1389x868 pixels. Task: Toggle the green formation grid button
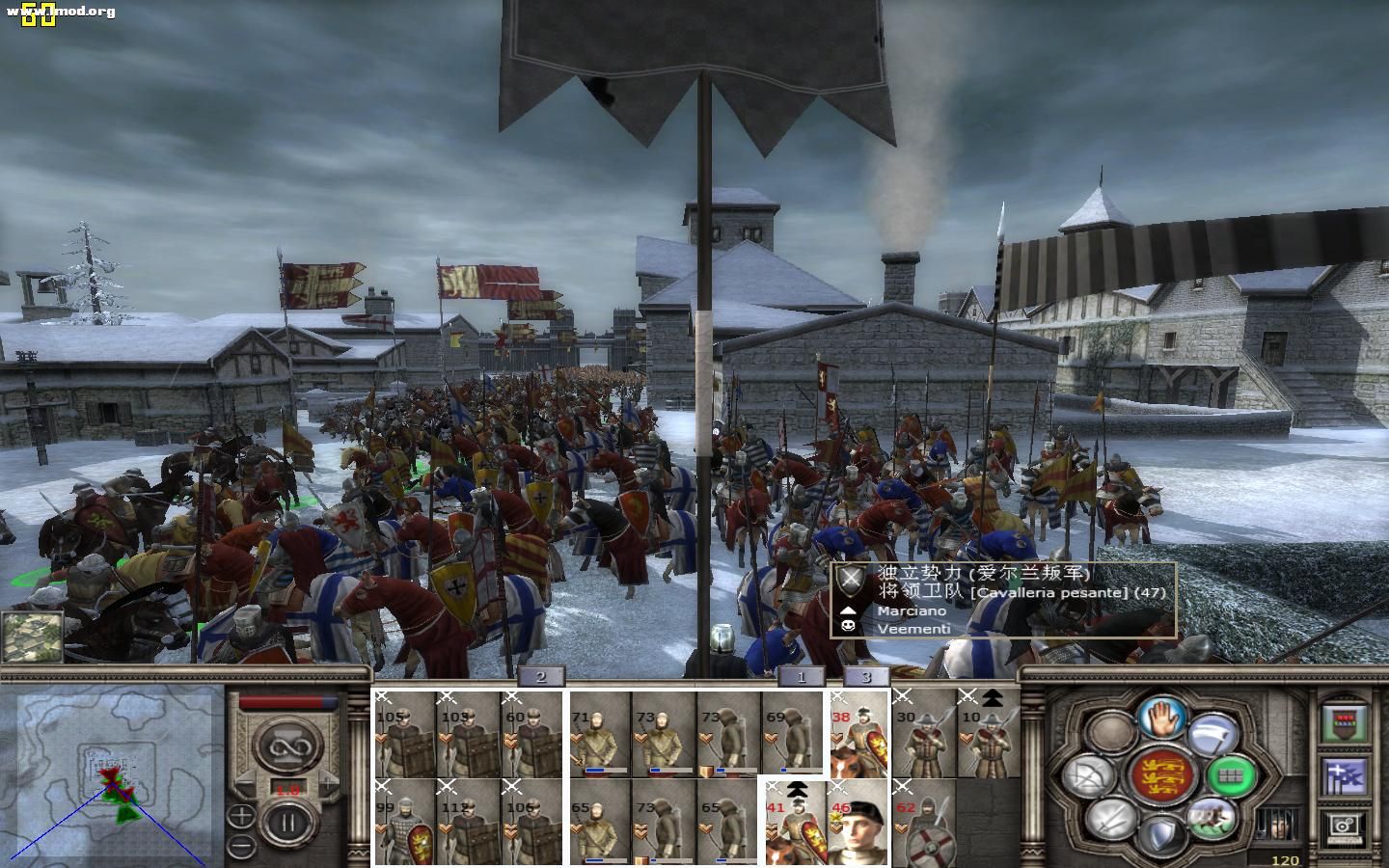(x=1232, y=773)
